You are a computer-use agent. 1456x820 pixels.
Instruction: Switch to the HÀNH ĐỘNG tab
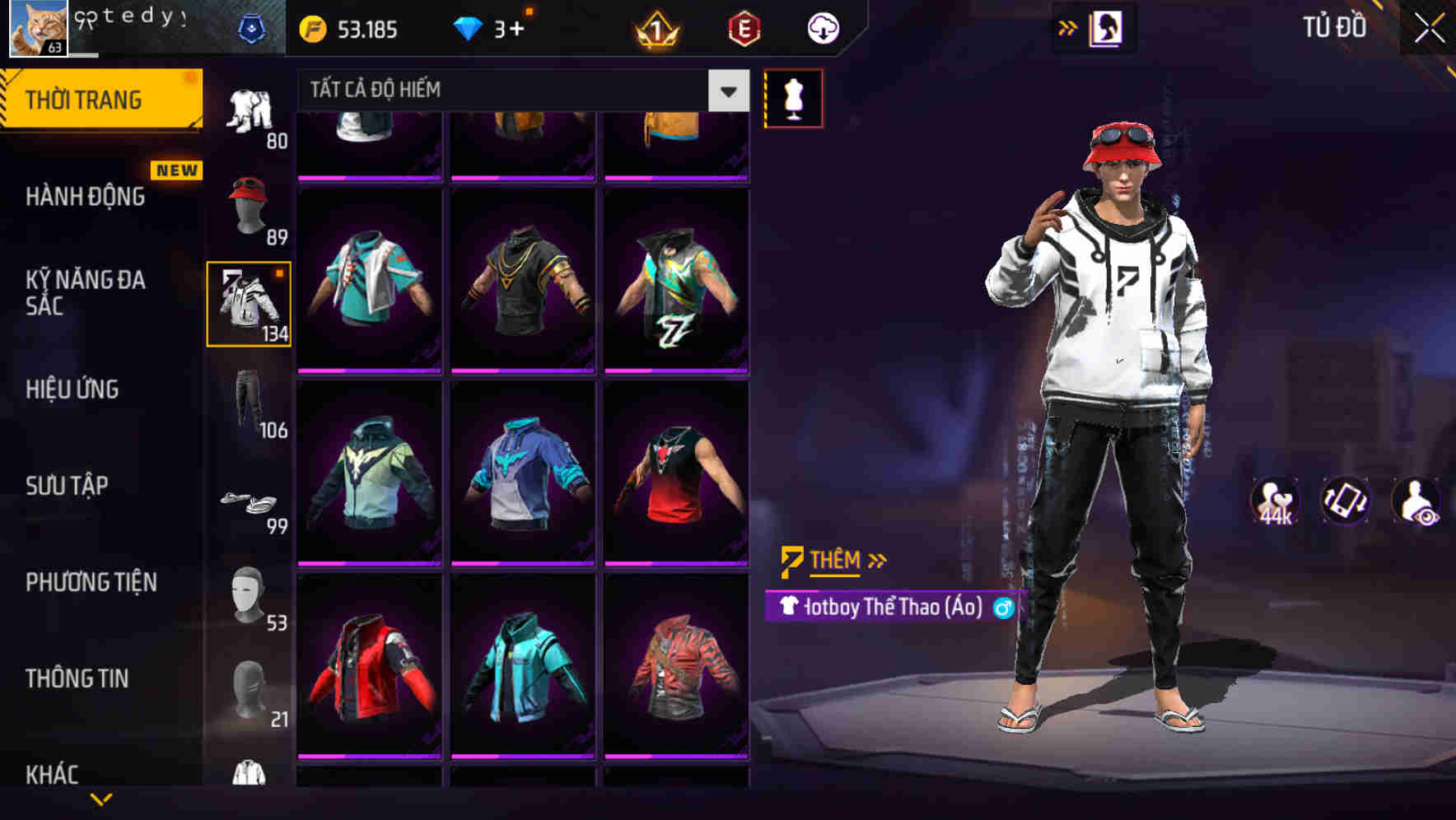point(86,197)
